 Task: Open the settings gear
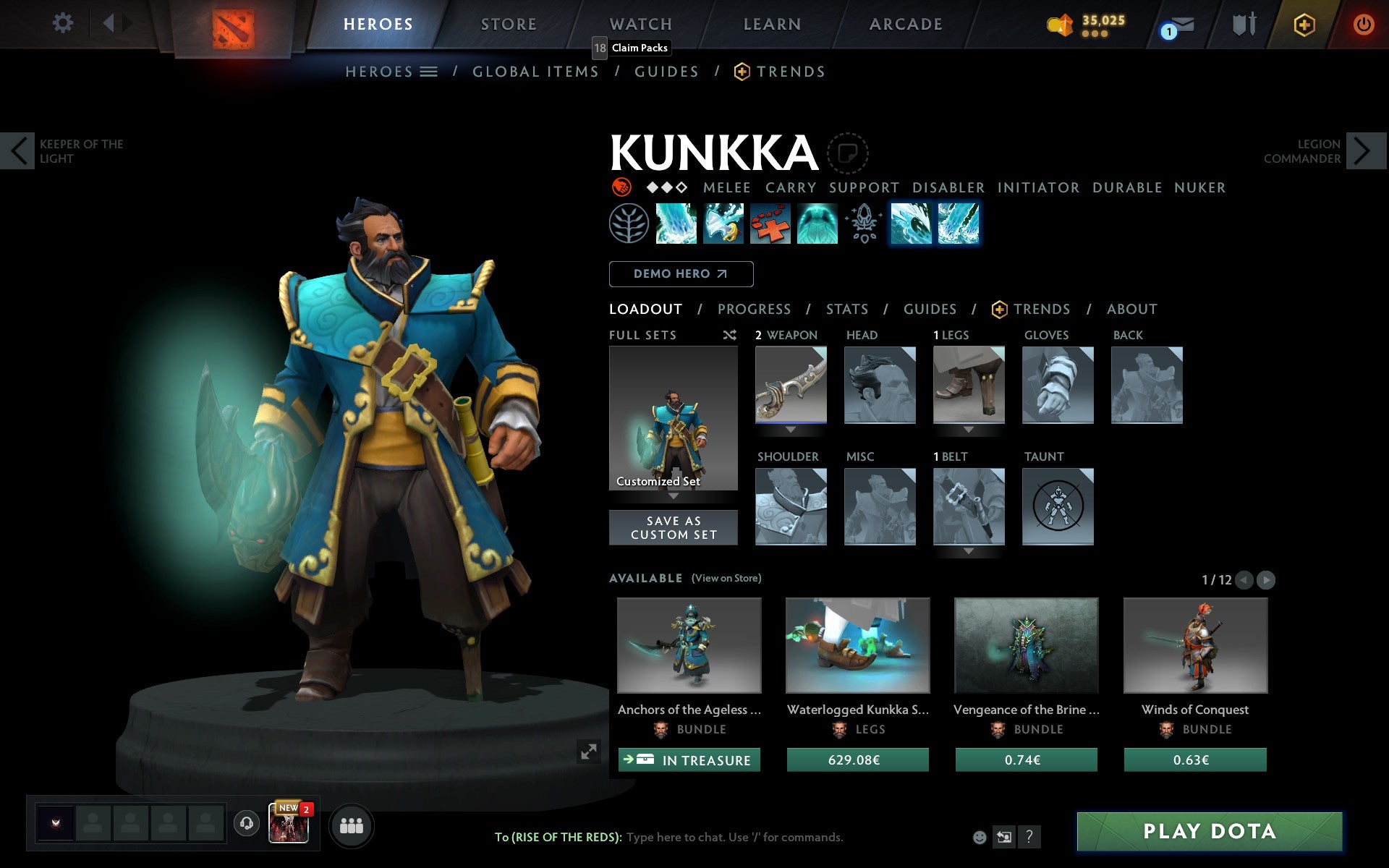tap(64, 23)
